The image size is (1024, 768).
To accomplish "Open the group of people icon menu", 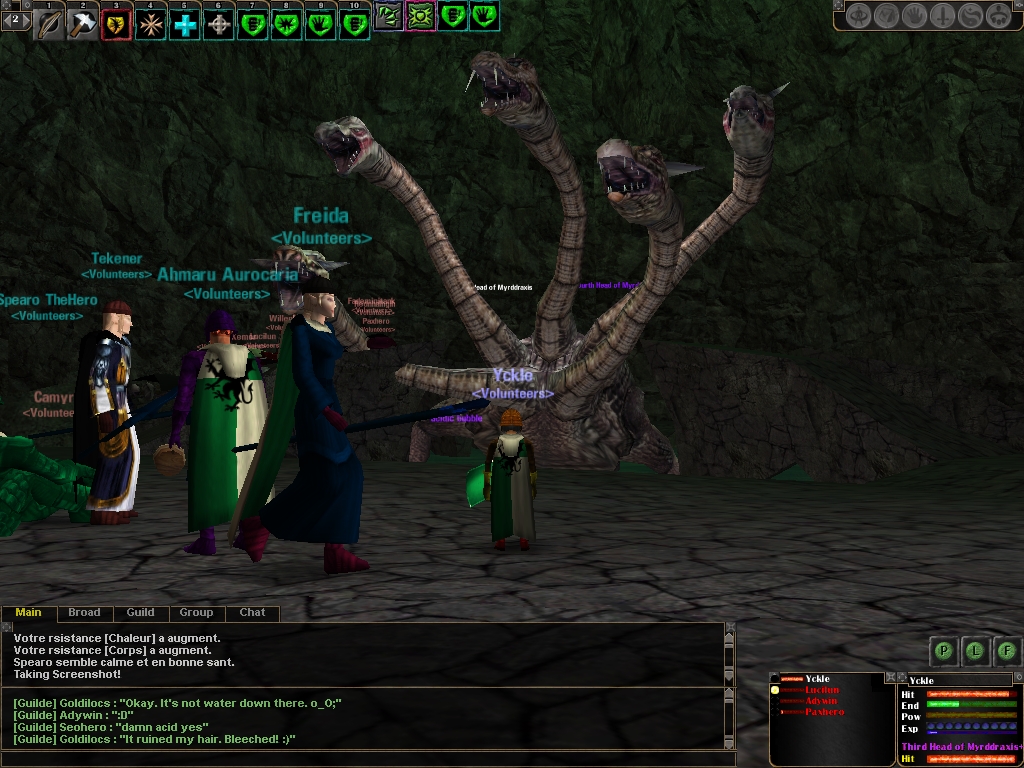I will [998, 16].
